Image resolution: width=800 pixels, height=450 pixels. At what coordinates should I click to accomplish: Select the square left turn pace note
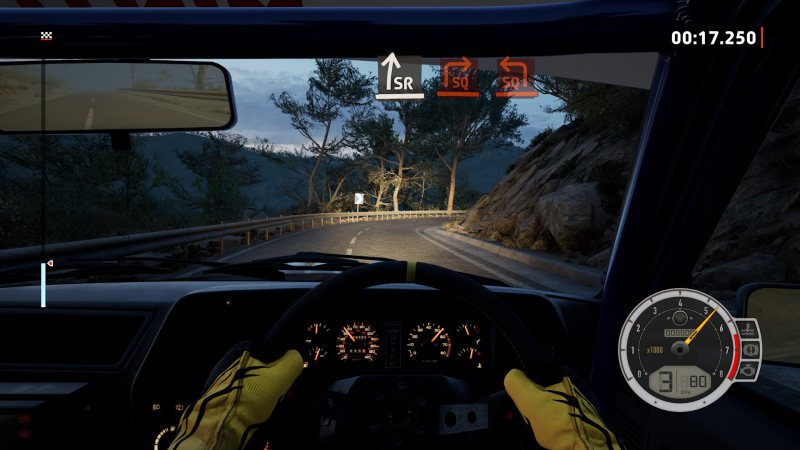point(515,76)
